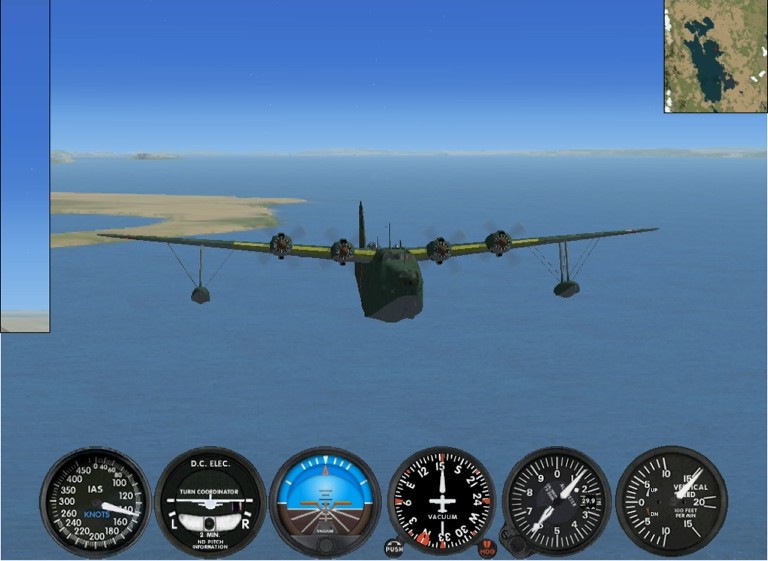Select the turn coordinator gauge

click(x=210, y=501)
